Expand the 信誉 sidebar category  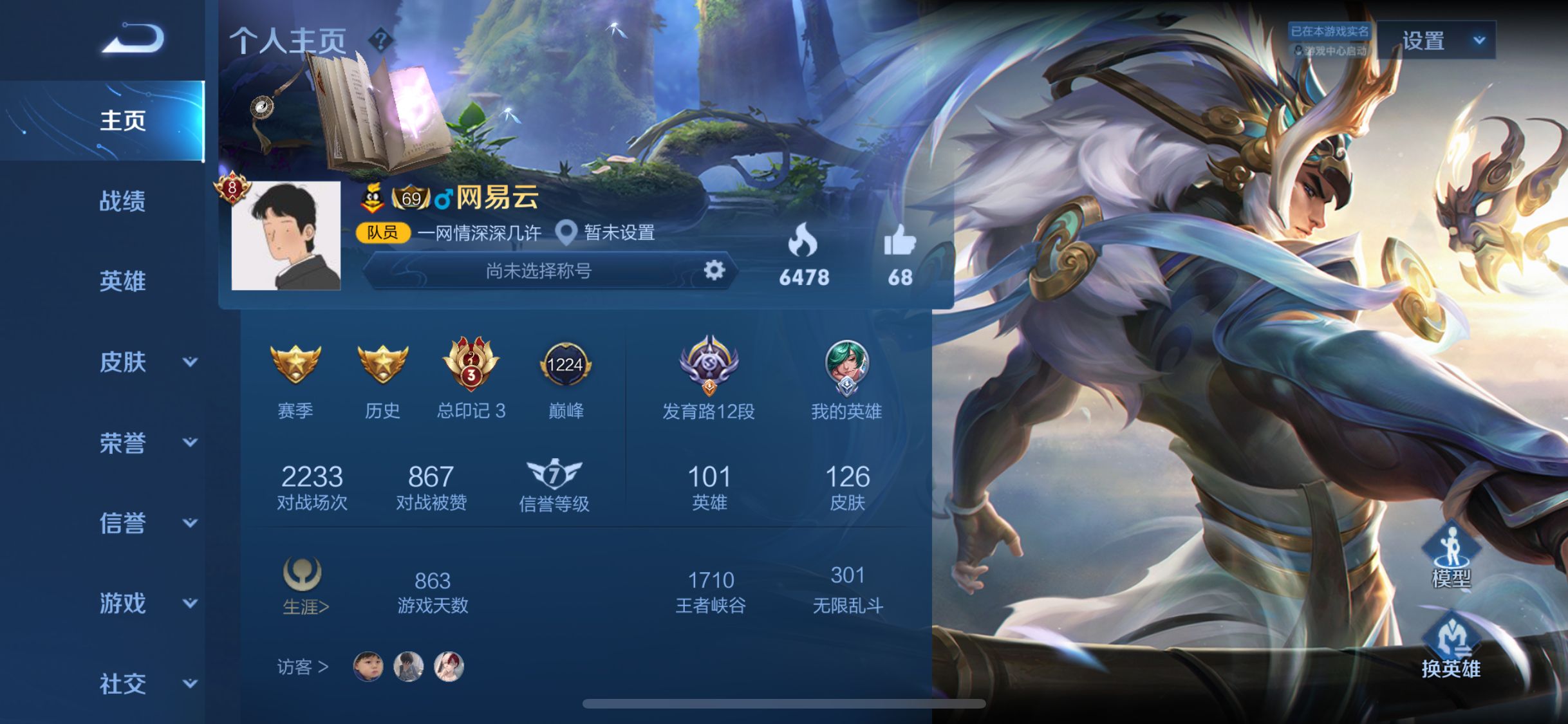pos(147,523)
